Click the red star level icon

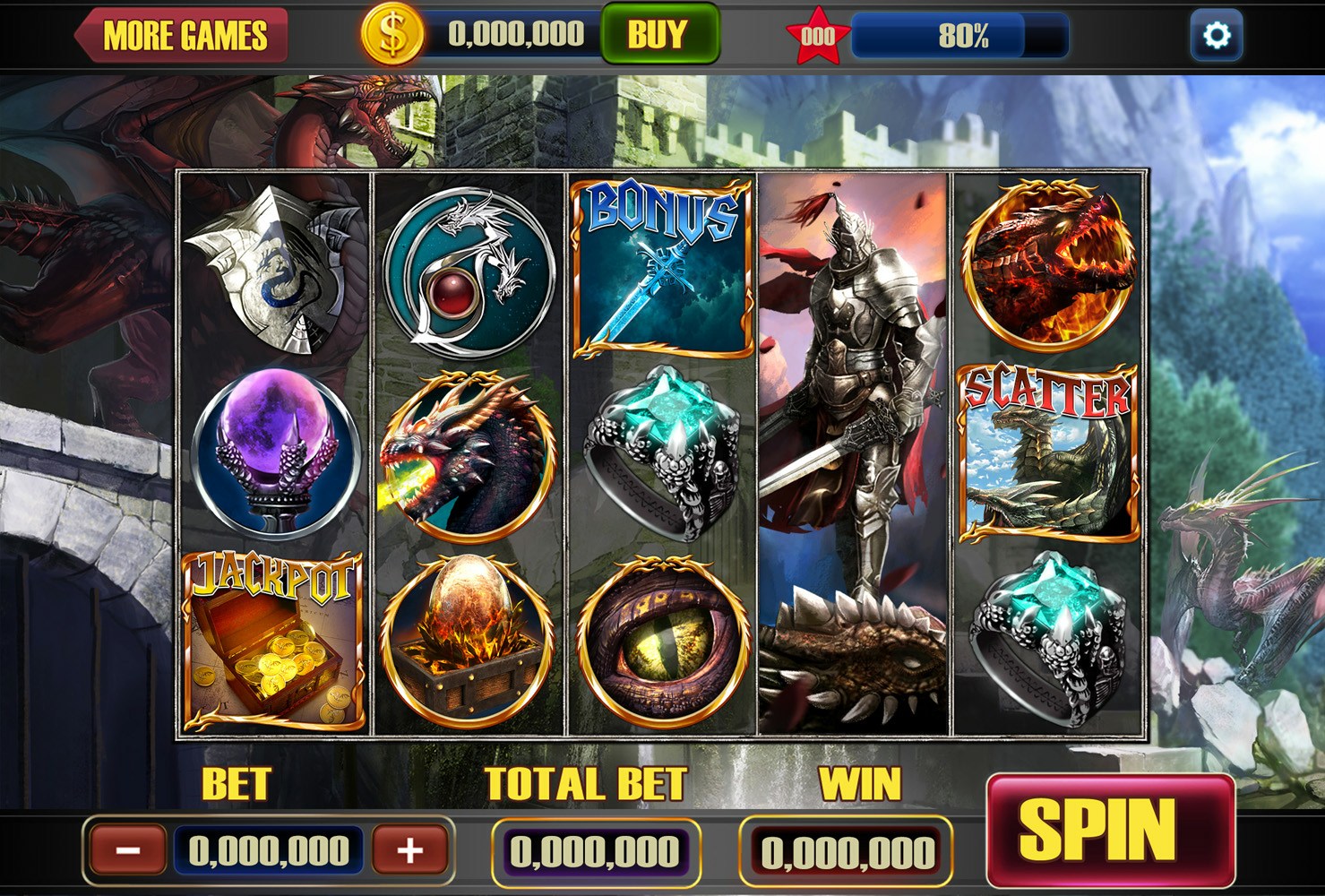819,34
